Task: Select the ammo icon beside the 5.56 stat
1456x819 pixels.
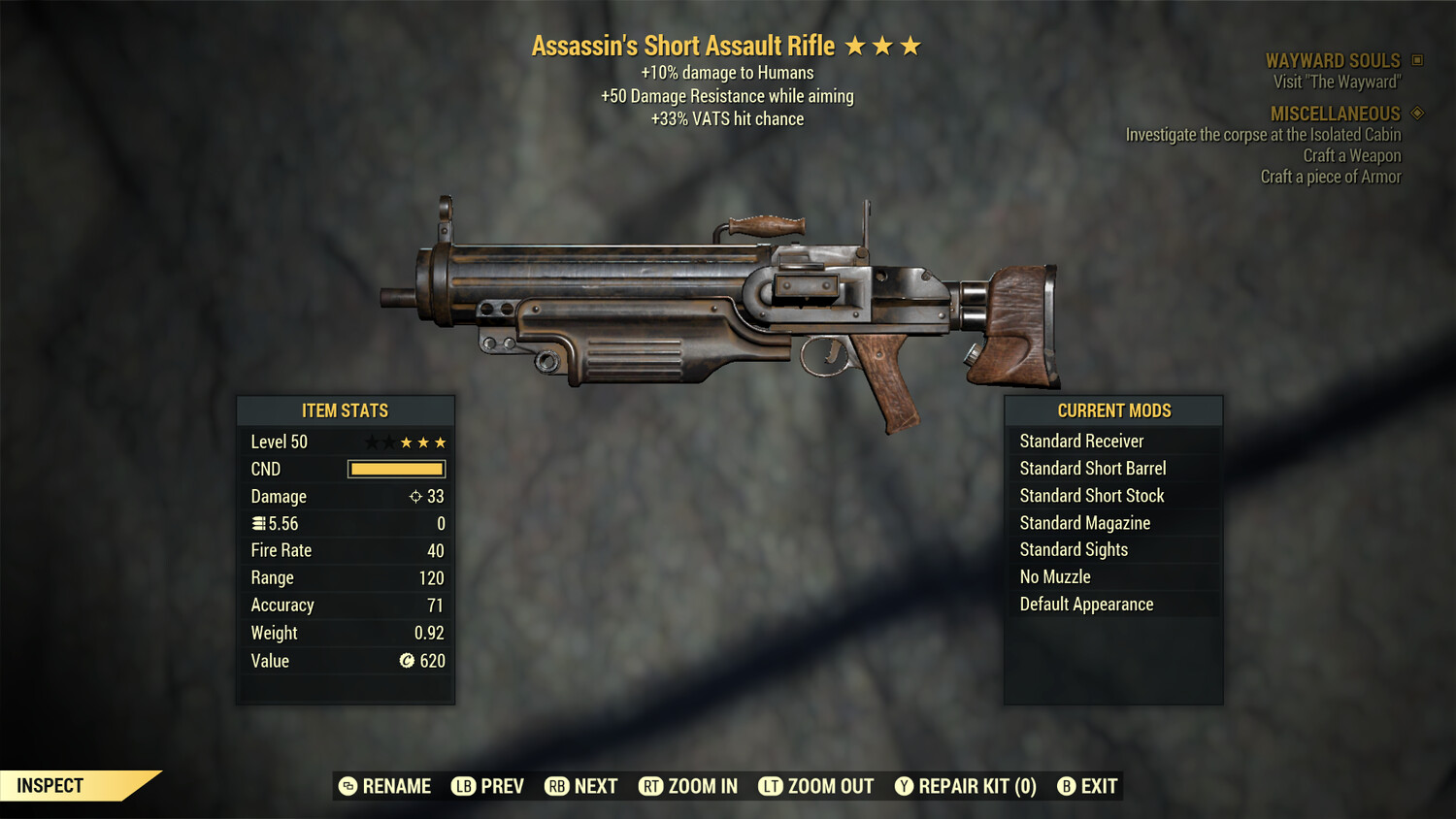Action: pyautogui.click(x=258, y=523)
